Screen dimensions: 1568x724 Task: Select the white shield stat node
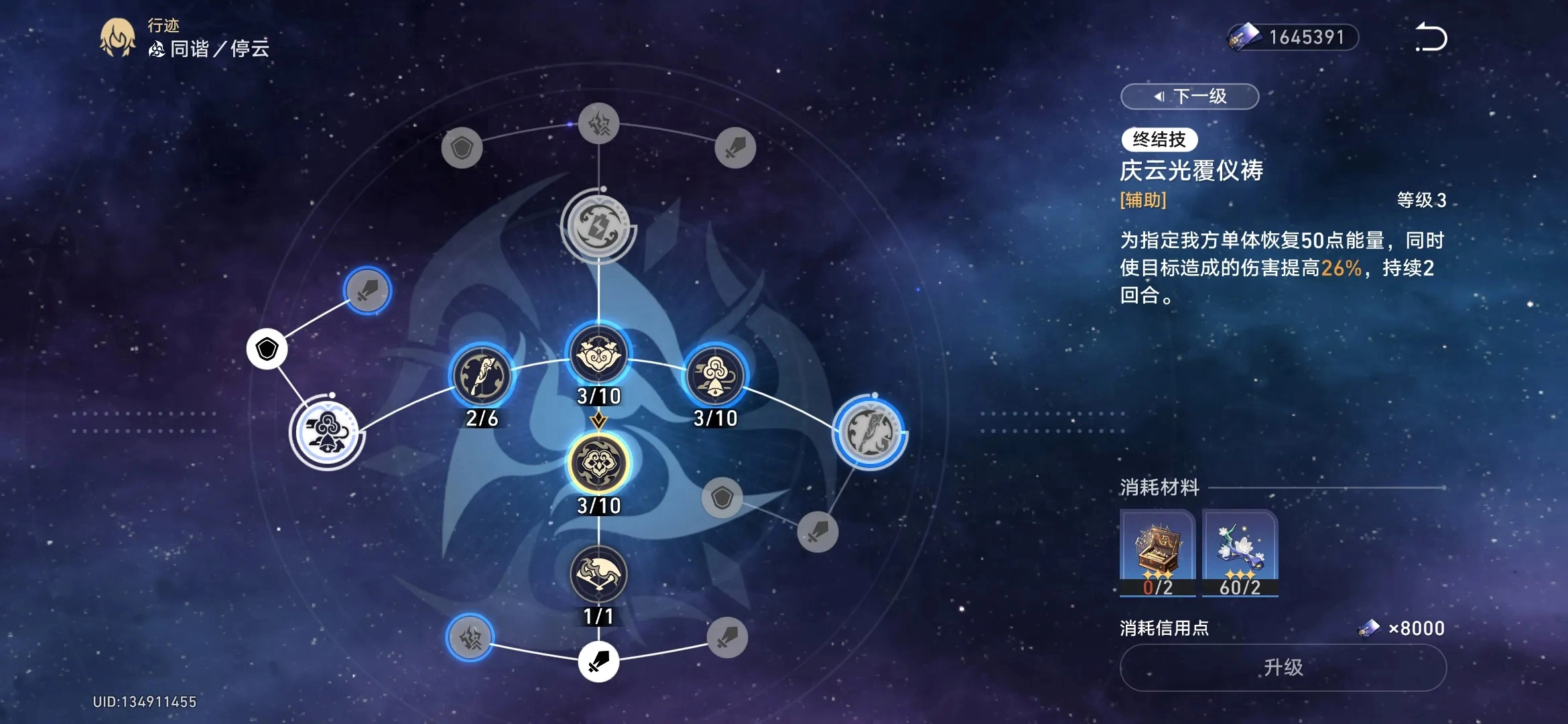[x=267, y=349]
